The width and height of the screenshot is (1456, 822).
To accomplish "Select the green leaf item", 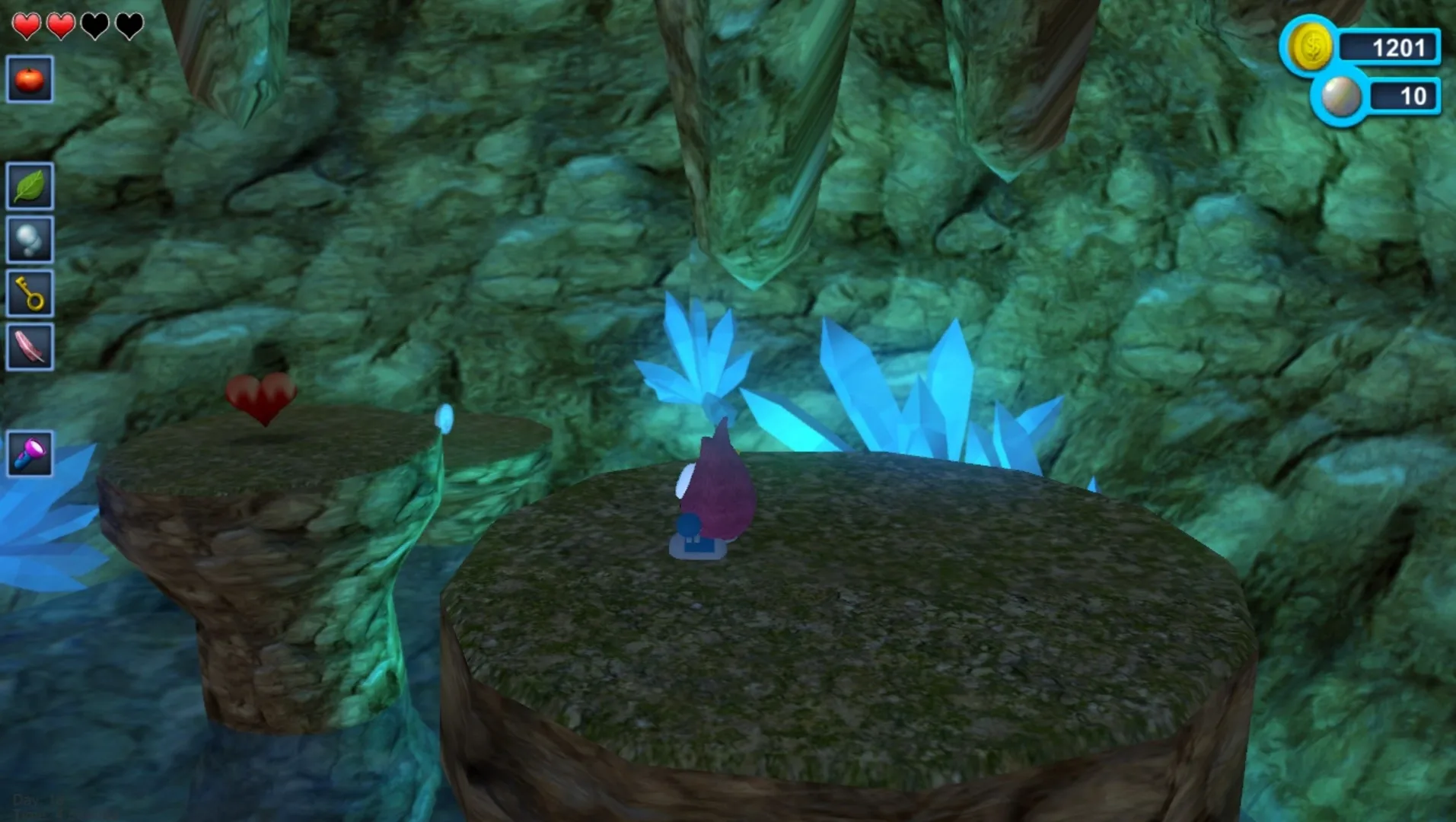I will pos(29,186).
